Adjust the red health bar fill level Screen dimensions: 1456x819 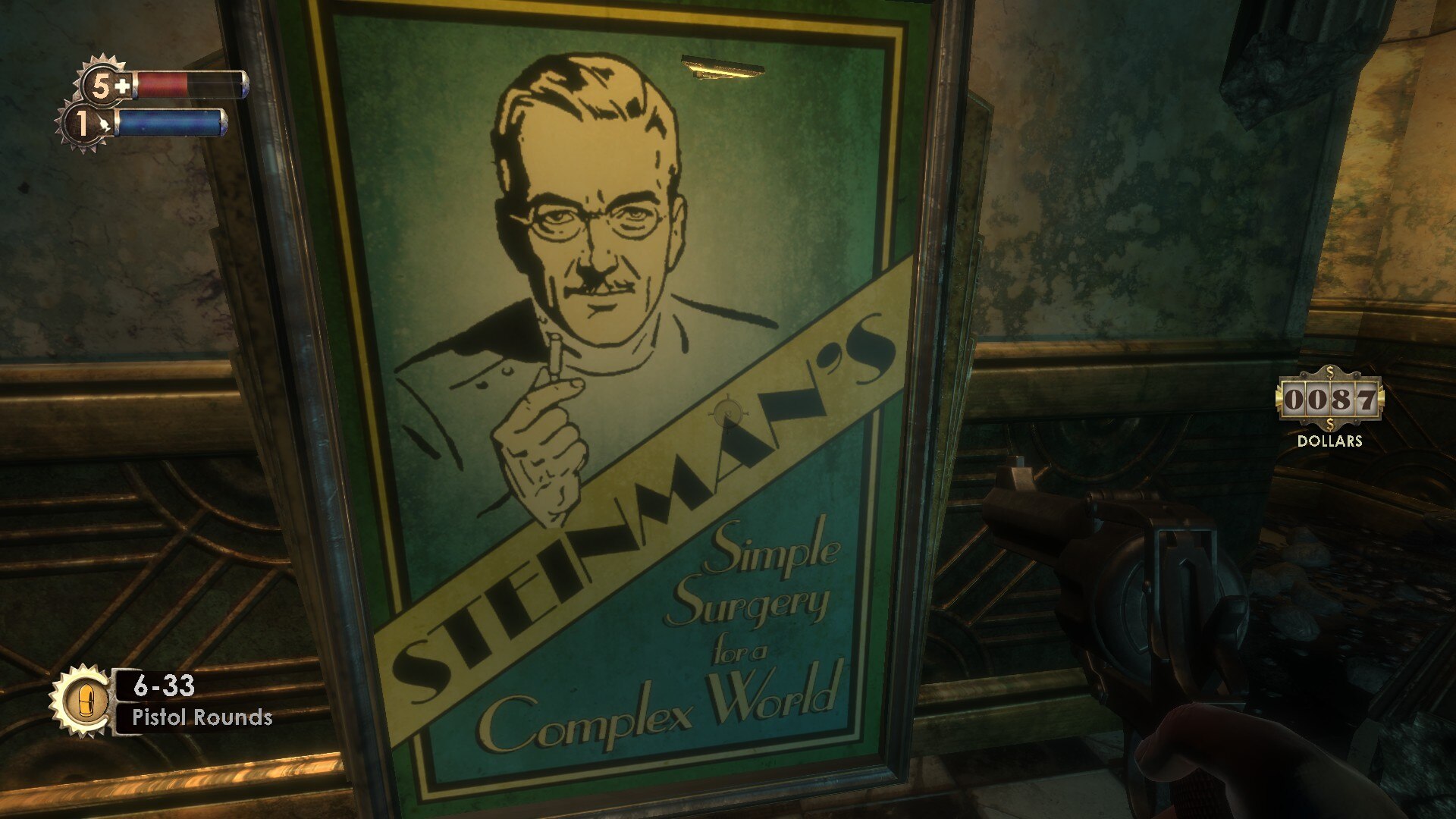tap(163, 85)
